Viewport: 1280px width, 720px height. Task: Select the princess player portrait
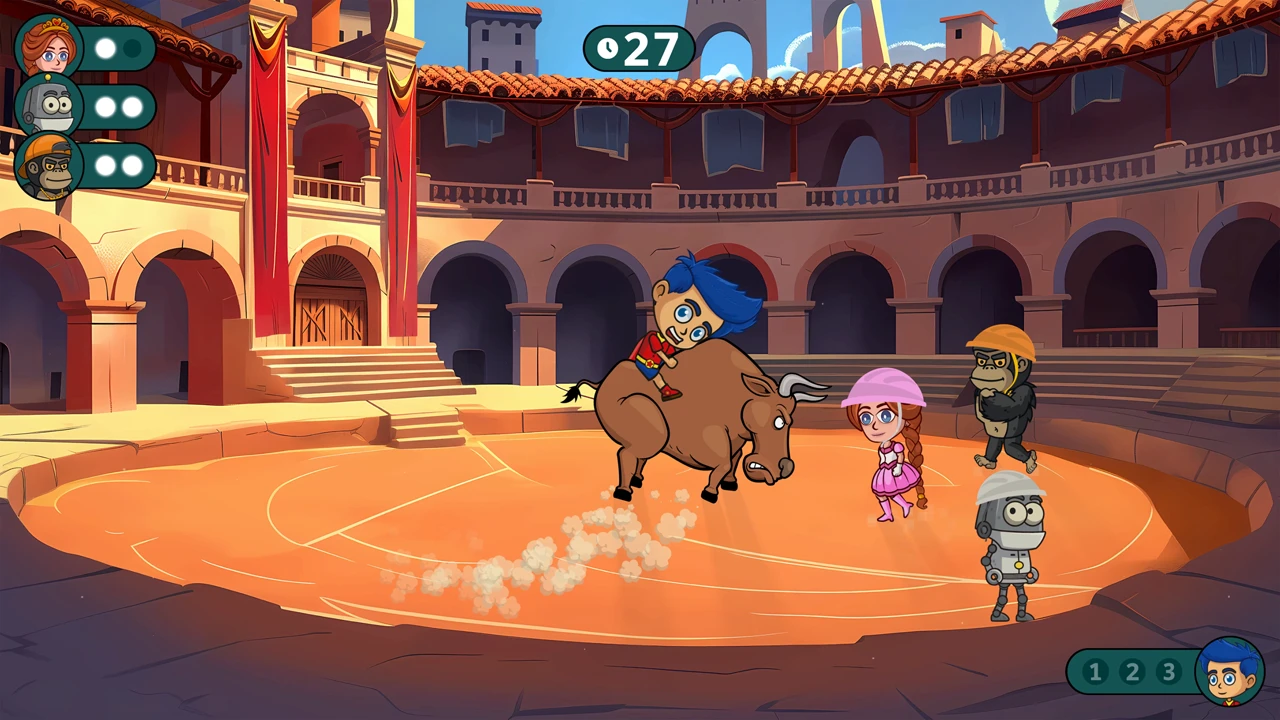coord(48,48)
